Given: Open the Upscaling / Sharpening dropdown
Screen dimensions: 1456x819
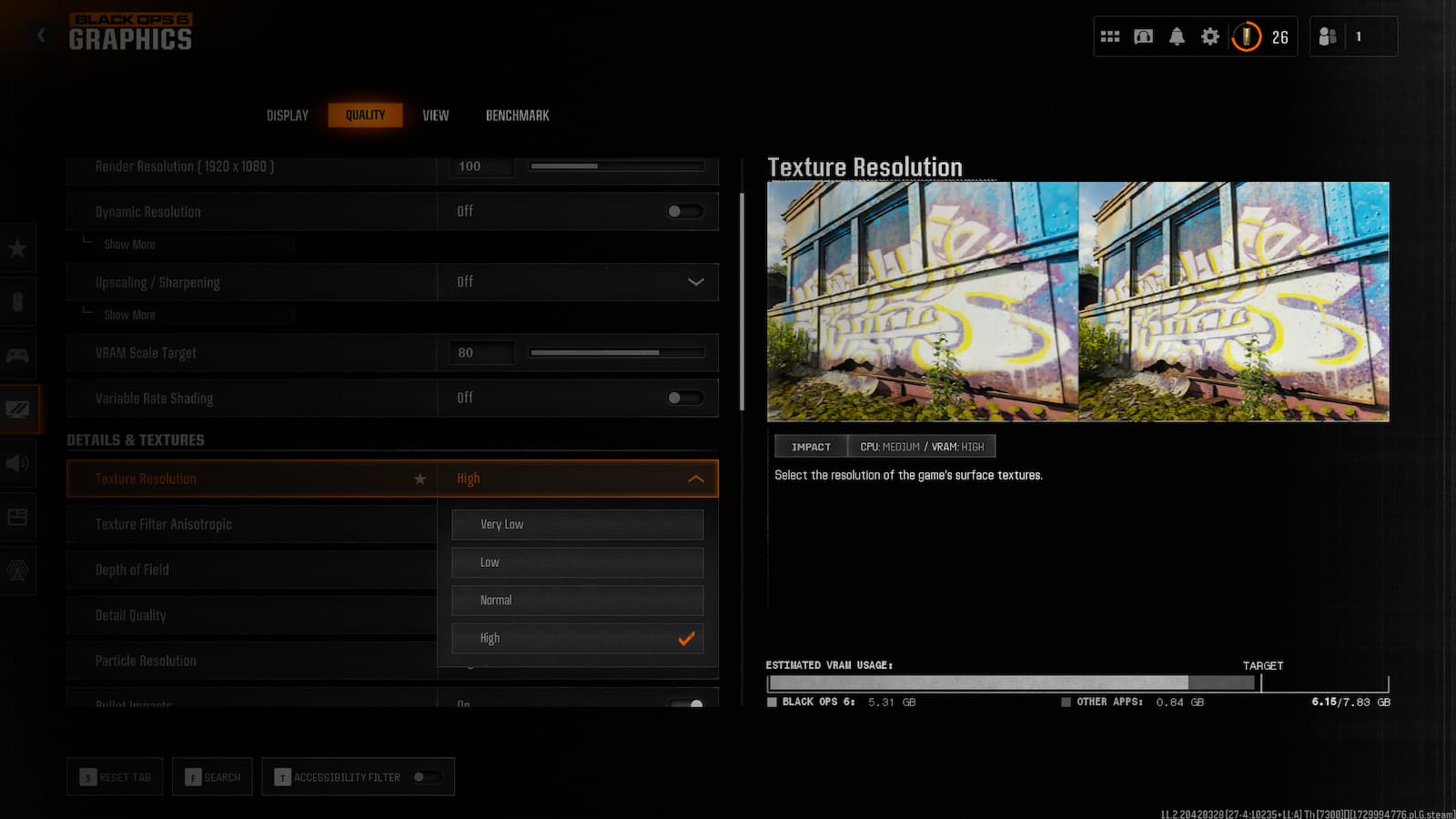Looking at the screenshot, I should 696,282.
